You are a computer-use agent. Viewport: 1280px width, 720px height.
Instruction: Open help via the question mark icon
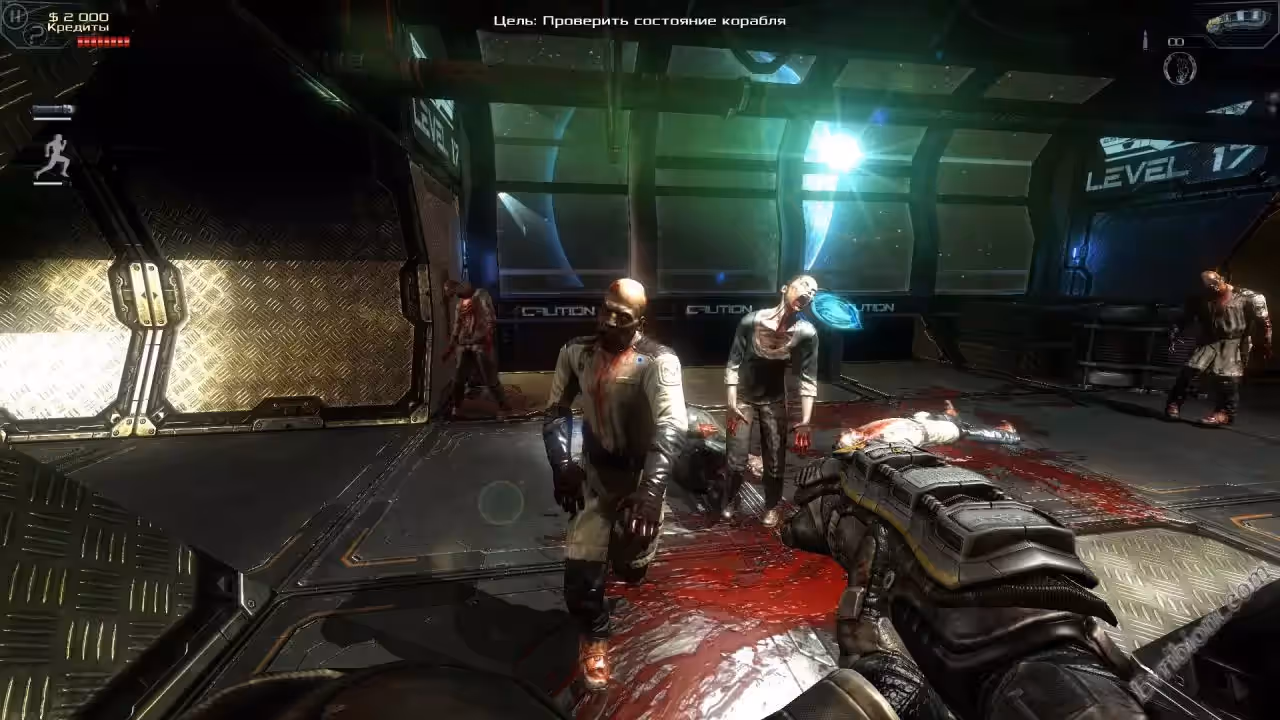tap(36, 33)
